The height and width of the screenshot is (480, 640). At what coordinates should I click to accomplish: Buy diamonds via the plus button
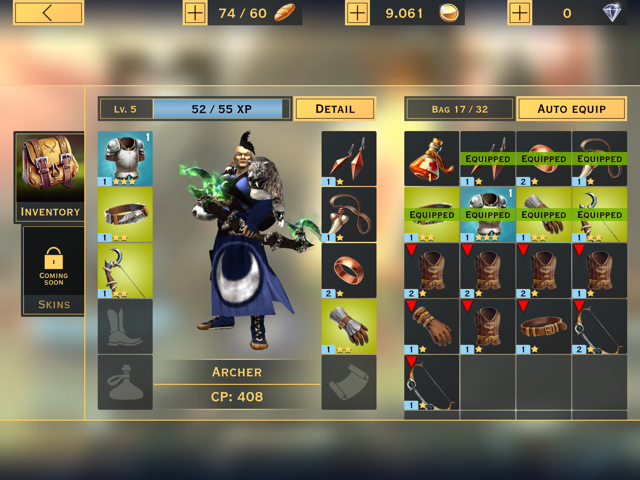coord(520,13)
